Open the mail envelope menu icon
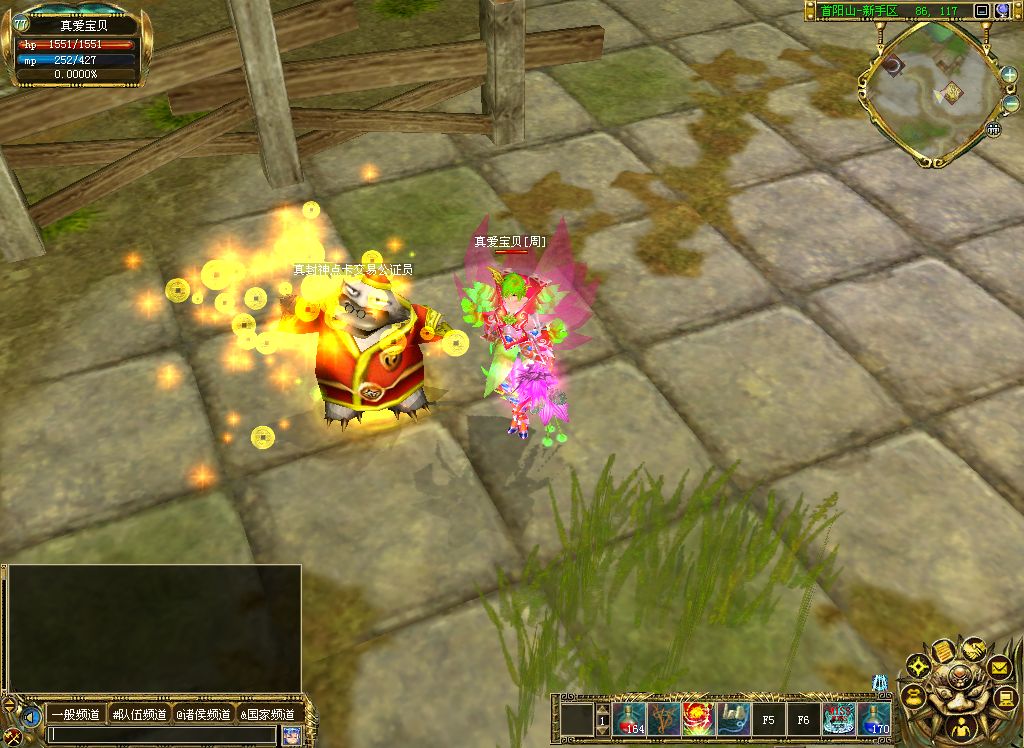This screenshot has width=1024, height=748. coord(999,665)
